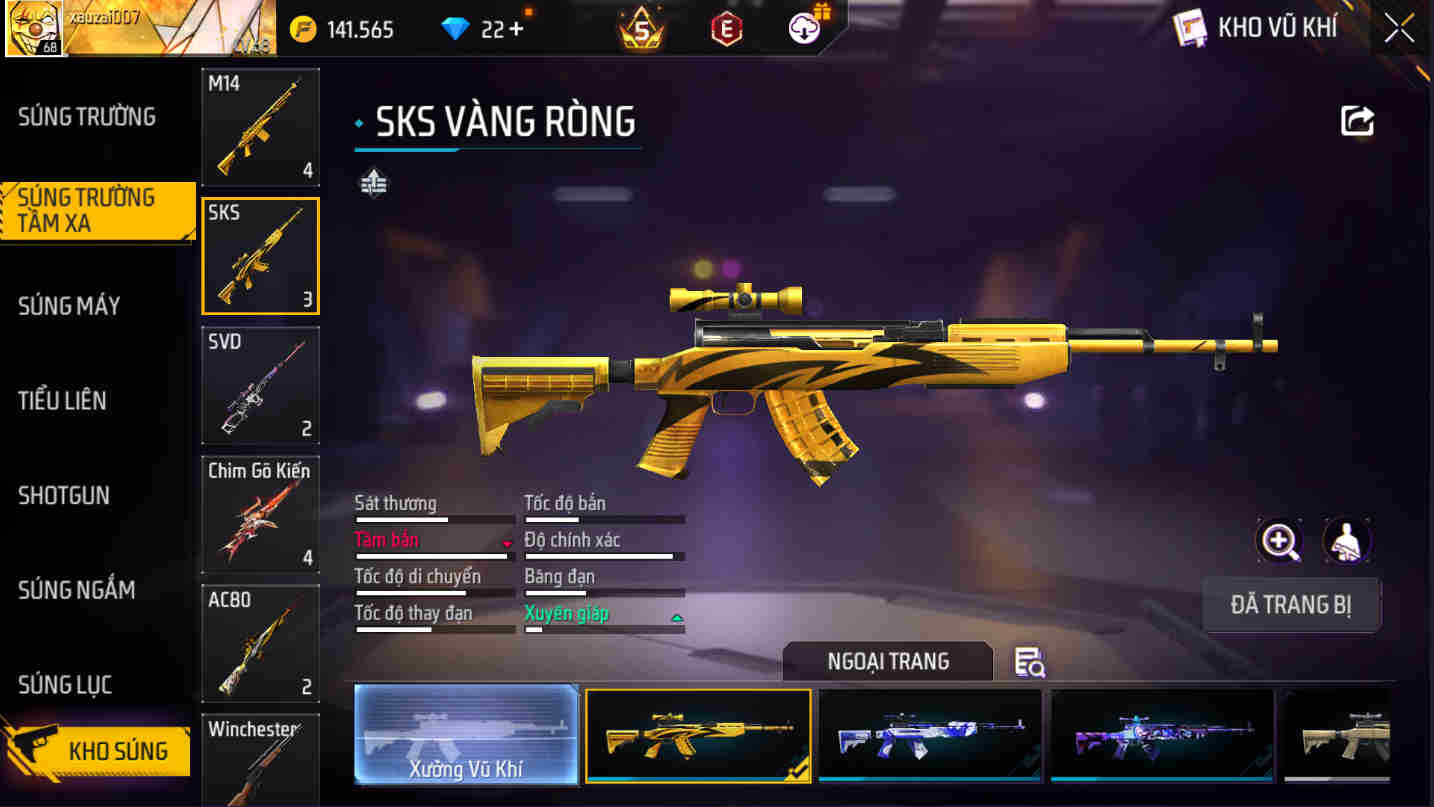Viewport: 1434px width, 807px height.
Task: Select the golden SKS skin thumbnail
Action: pos(697,735)
